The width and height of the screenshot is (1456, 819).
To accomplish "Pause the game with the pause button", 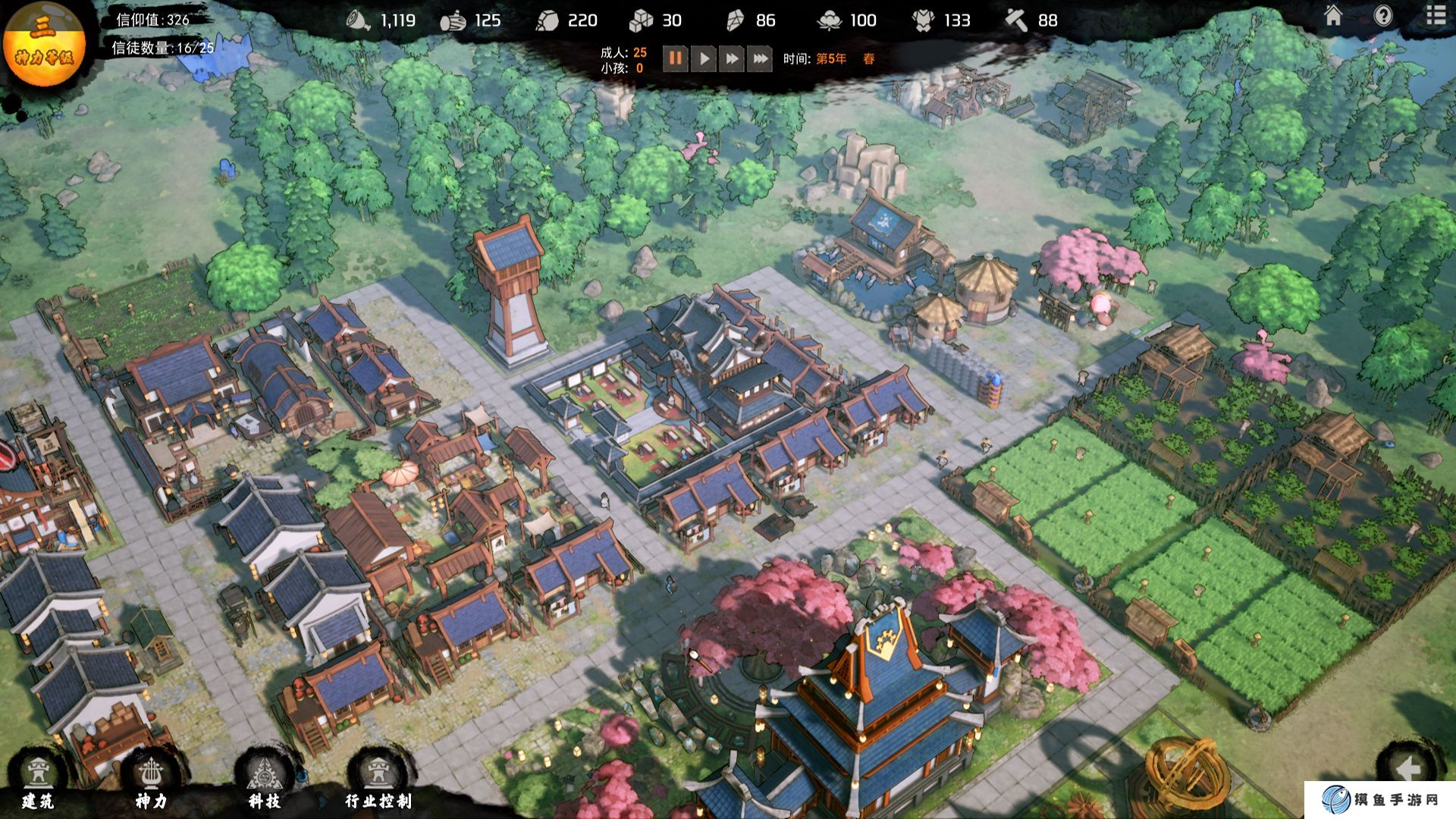I will point(675,58).
